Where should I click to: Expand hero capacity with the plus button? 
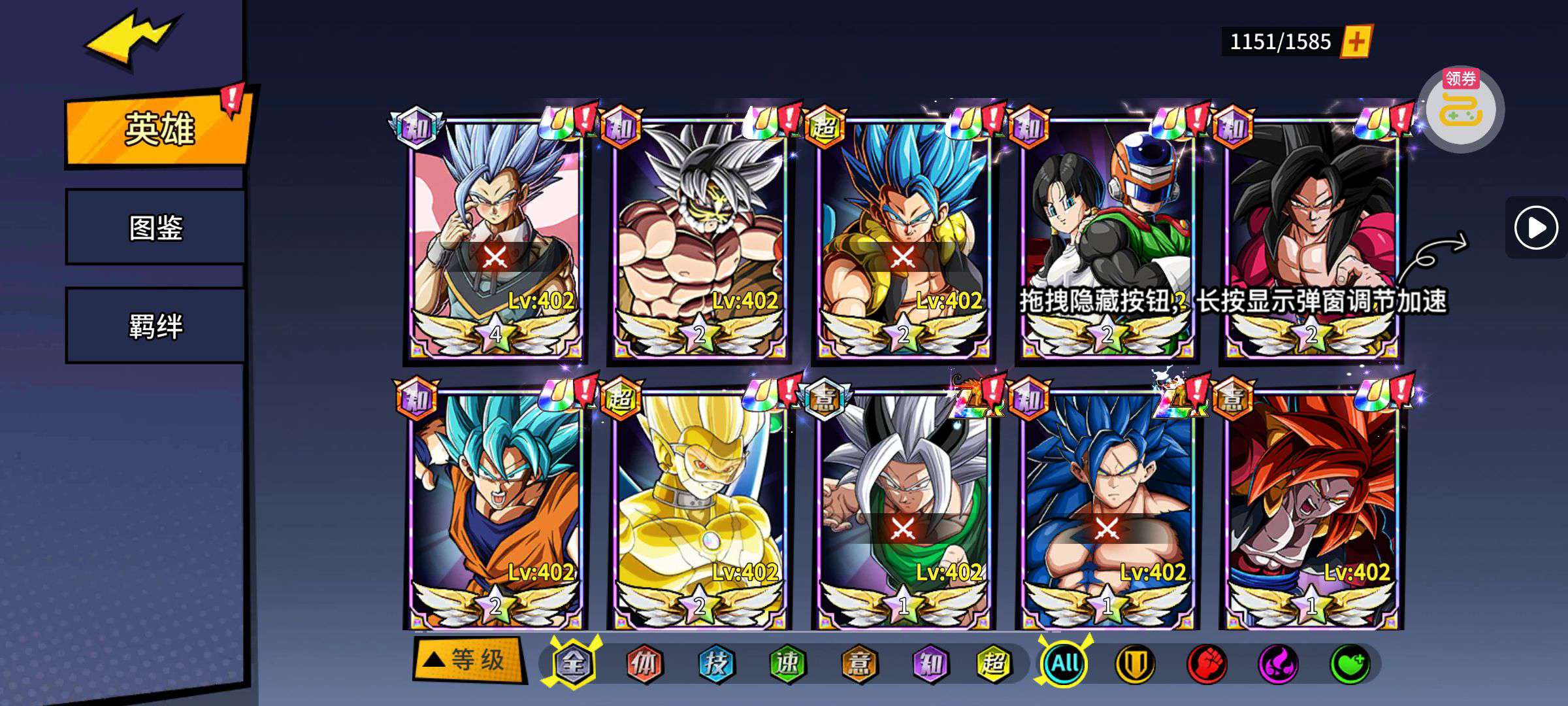pos(1356,42)
